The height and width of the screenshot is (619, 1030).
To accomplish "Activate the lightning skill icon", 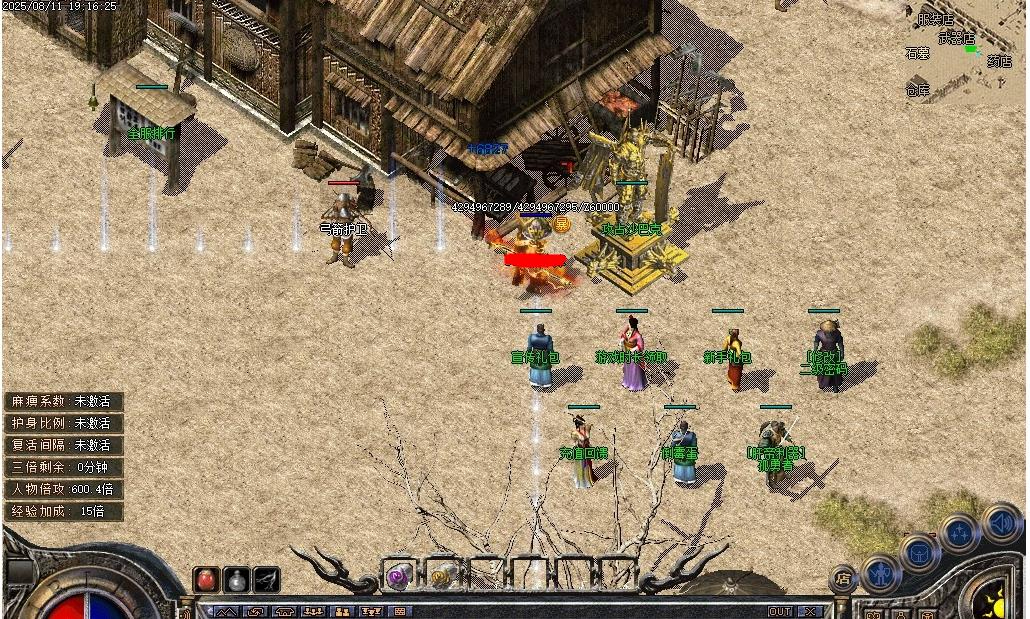I will [x=266, y=579].
